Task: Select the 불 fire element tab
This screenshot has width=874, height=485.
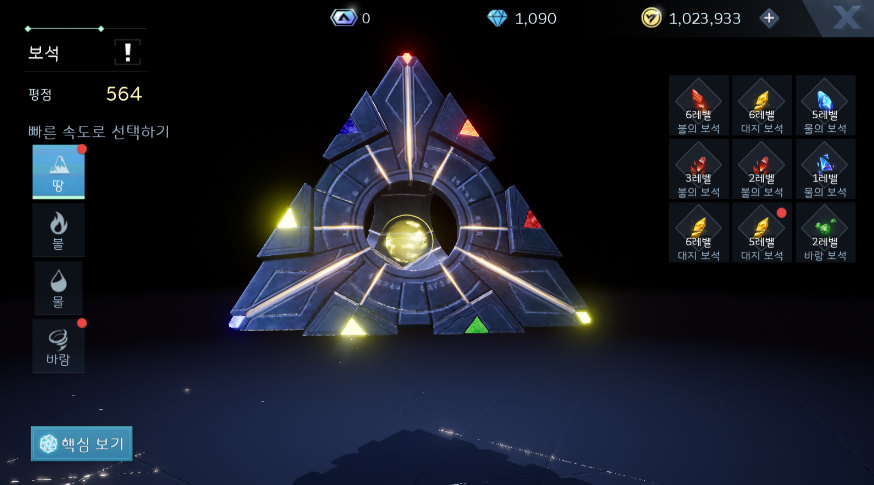Action: [x=58, y=230]
